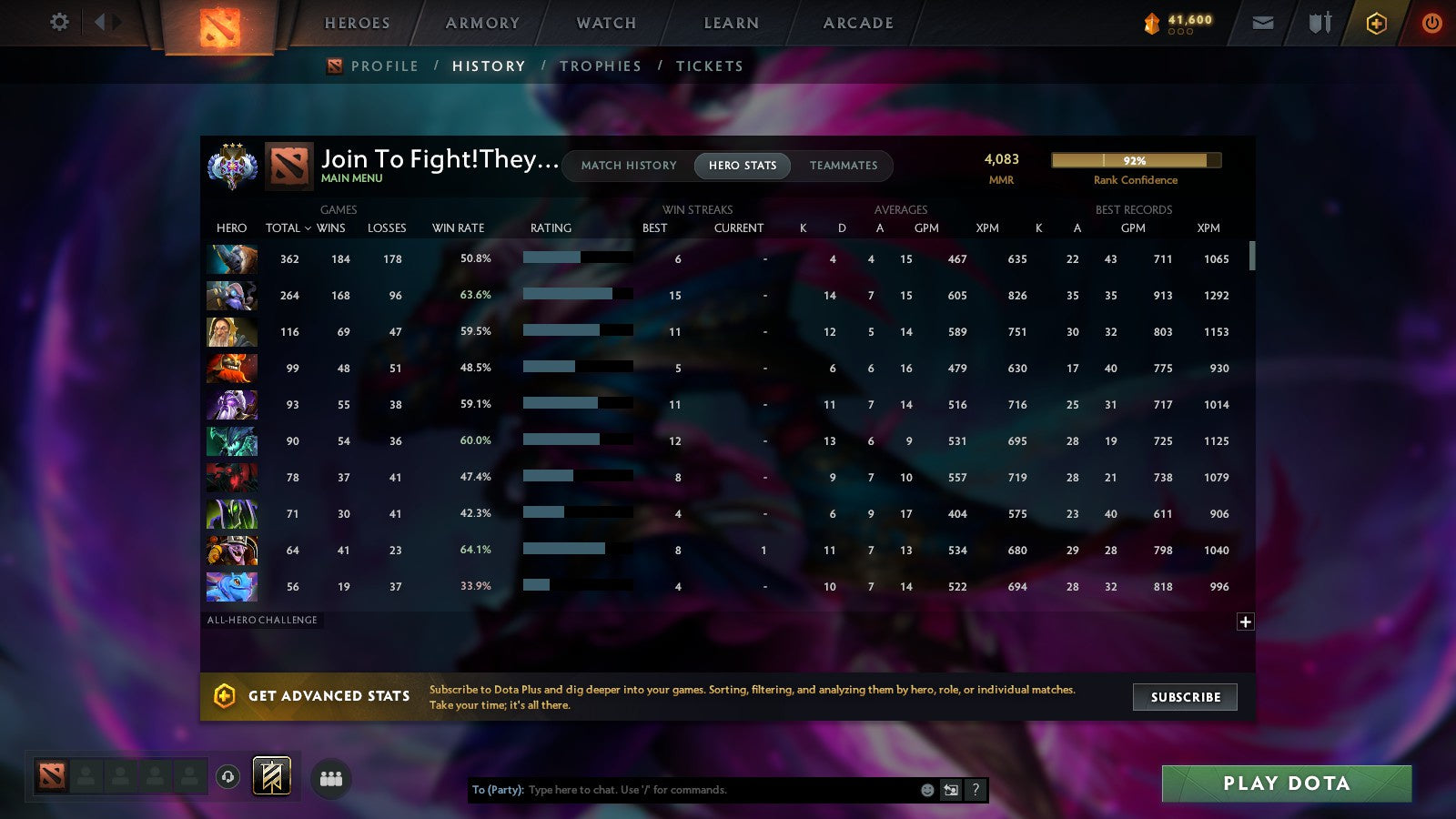
Task: Click the party chat input field
Action: point(682,791)
